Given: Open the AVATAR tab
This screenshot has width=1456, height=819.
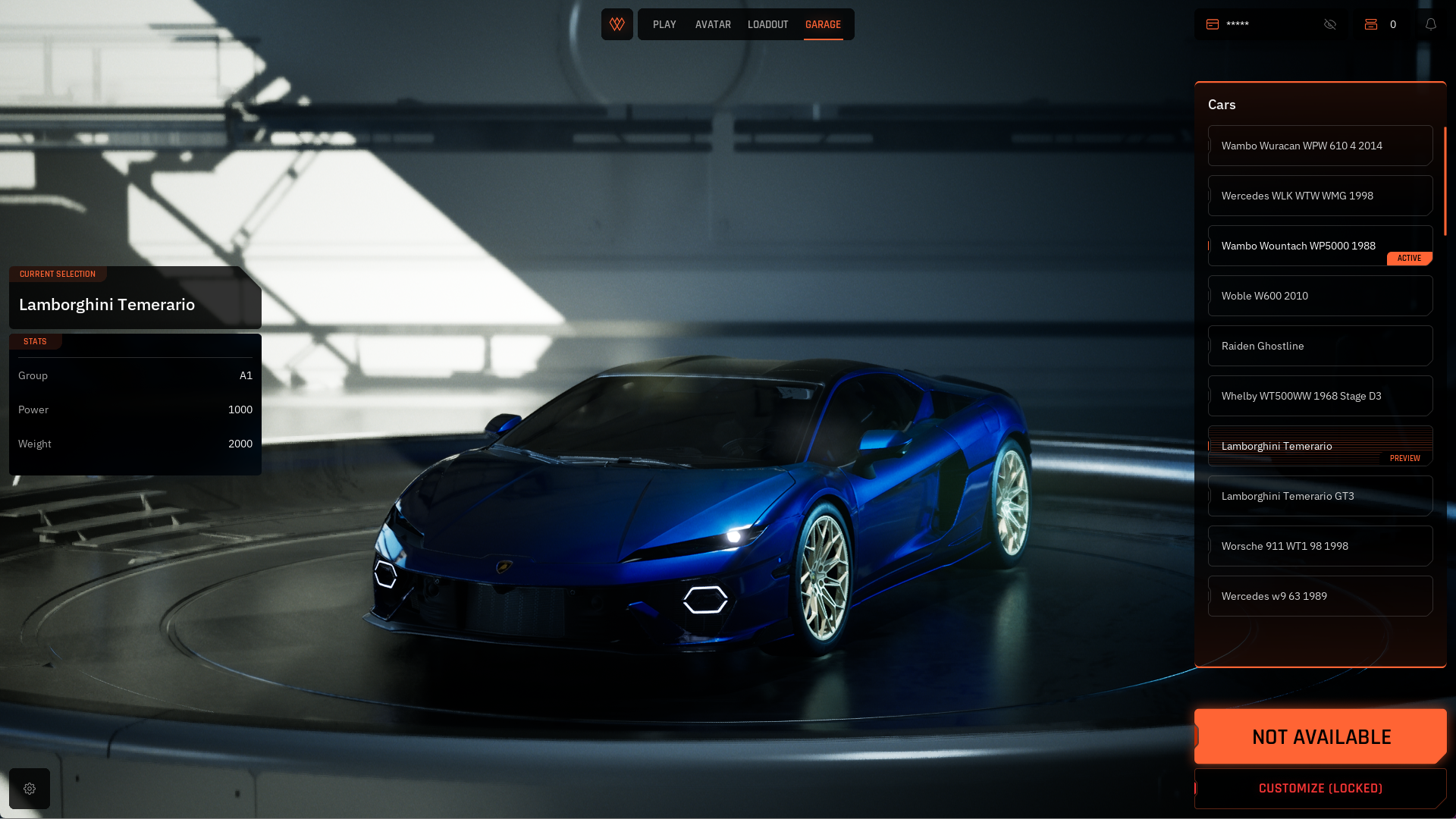Looking at the screenshot, I should 713,24.
